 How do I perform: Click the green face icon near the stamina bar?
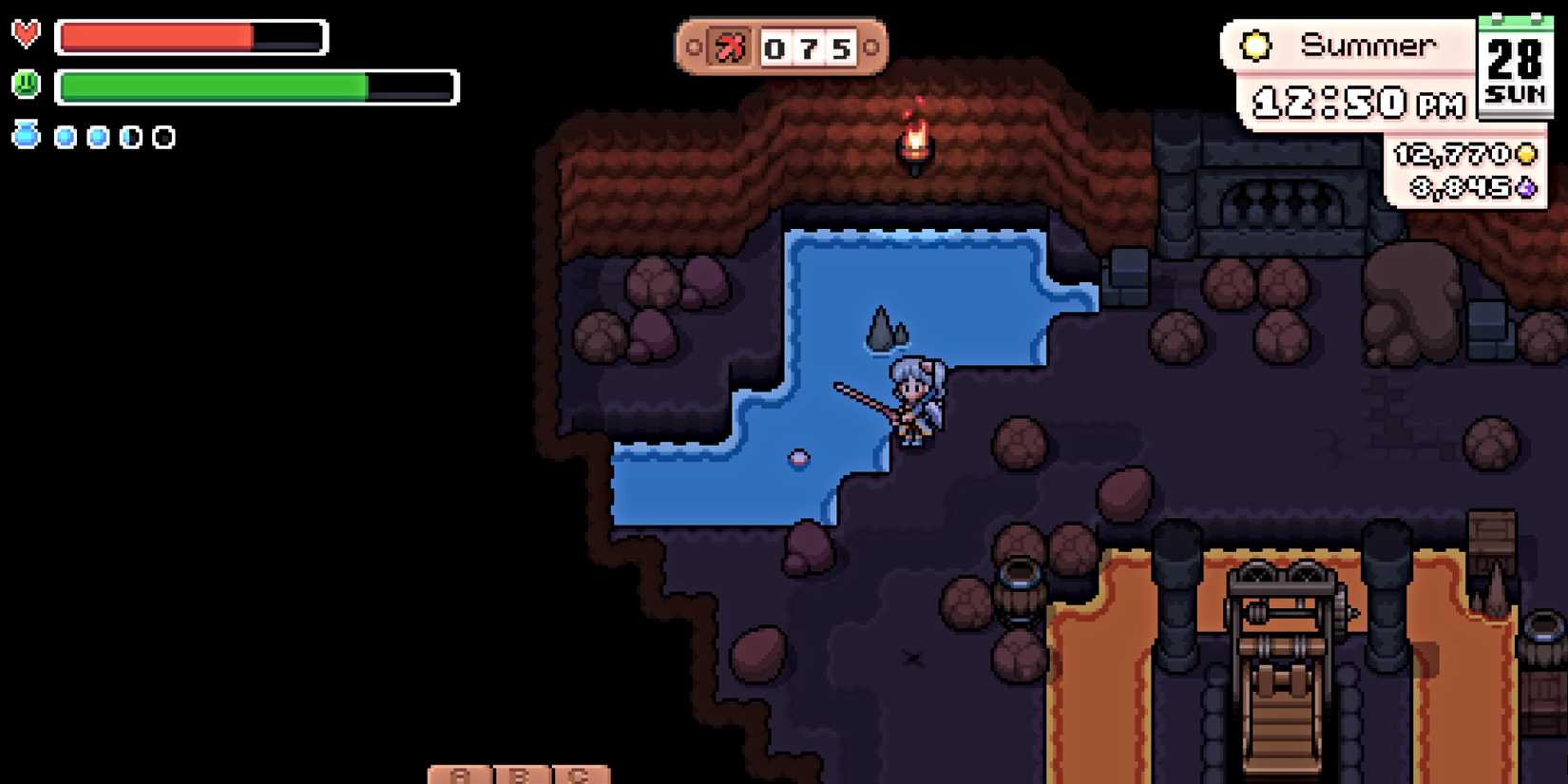[27, 84]
